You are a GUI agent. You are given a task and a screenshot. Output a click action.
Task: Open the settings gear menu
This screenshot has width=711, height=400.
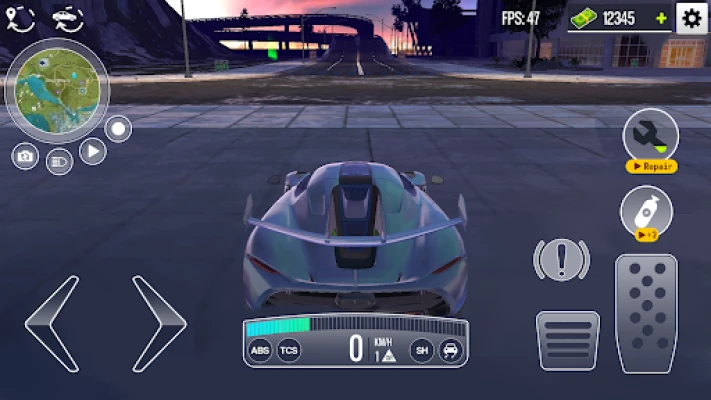click(691, 17)
